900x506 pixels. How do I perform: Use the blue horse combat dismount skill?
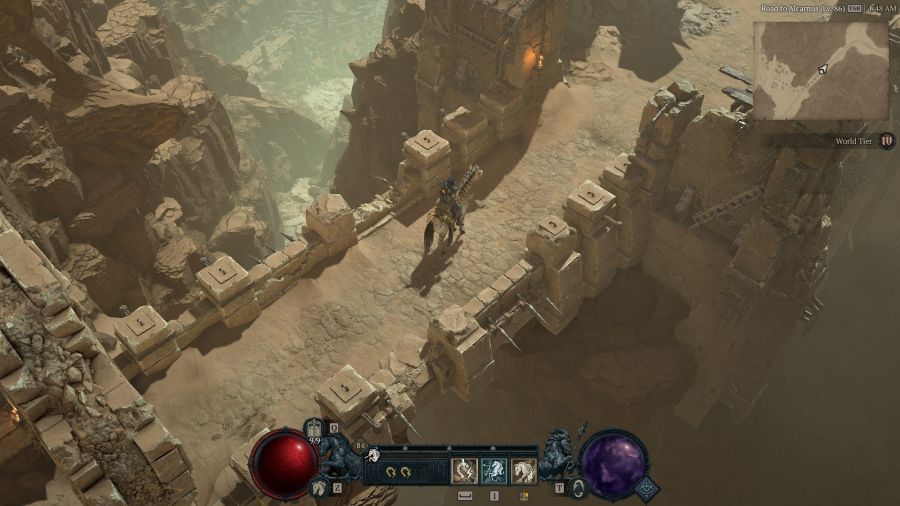coord(493,470)
